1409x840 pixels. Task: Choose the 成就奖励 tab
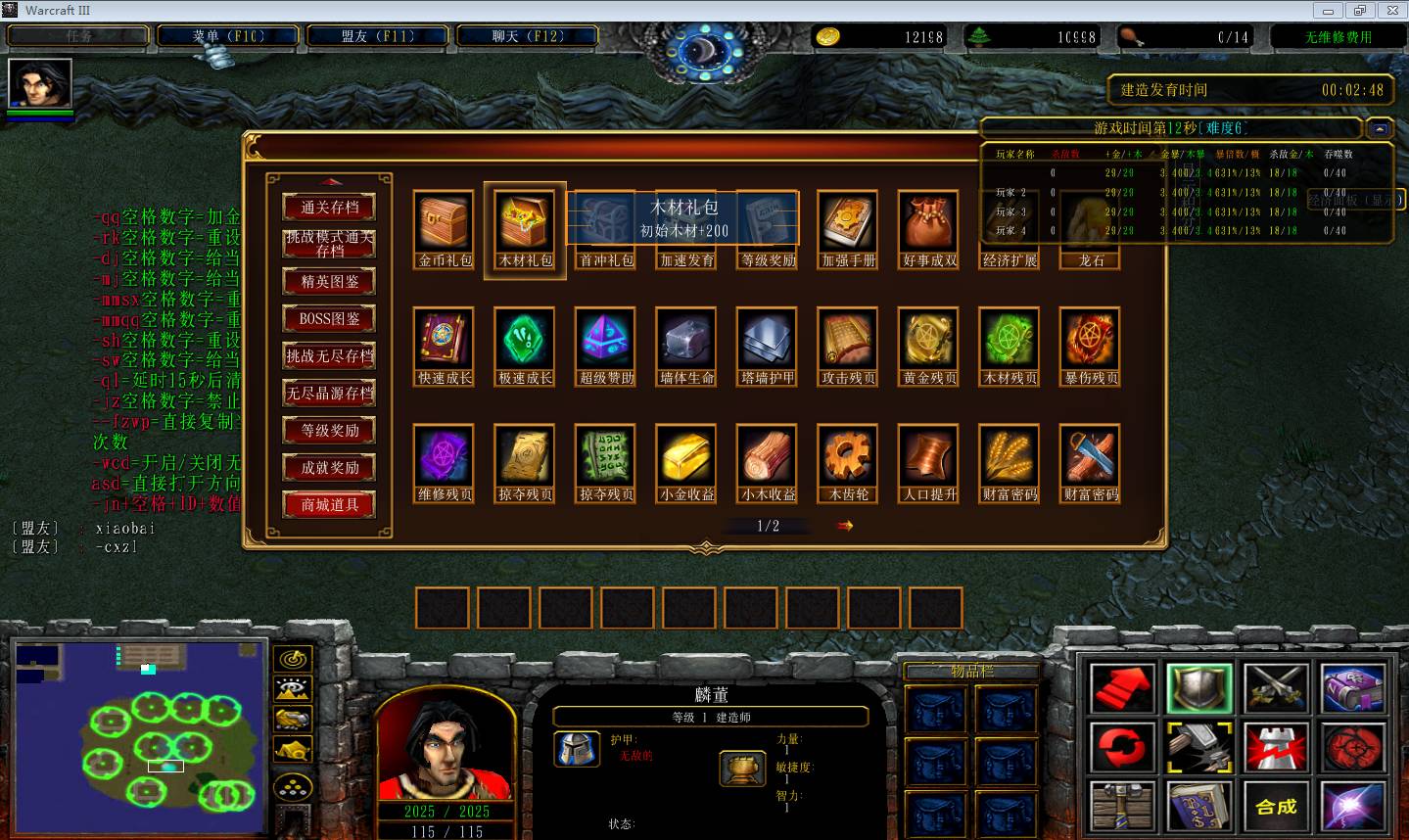[x=329, y=468]
